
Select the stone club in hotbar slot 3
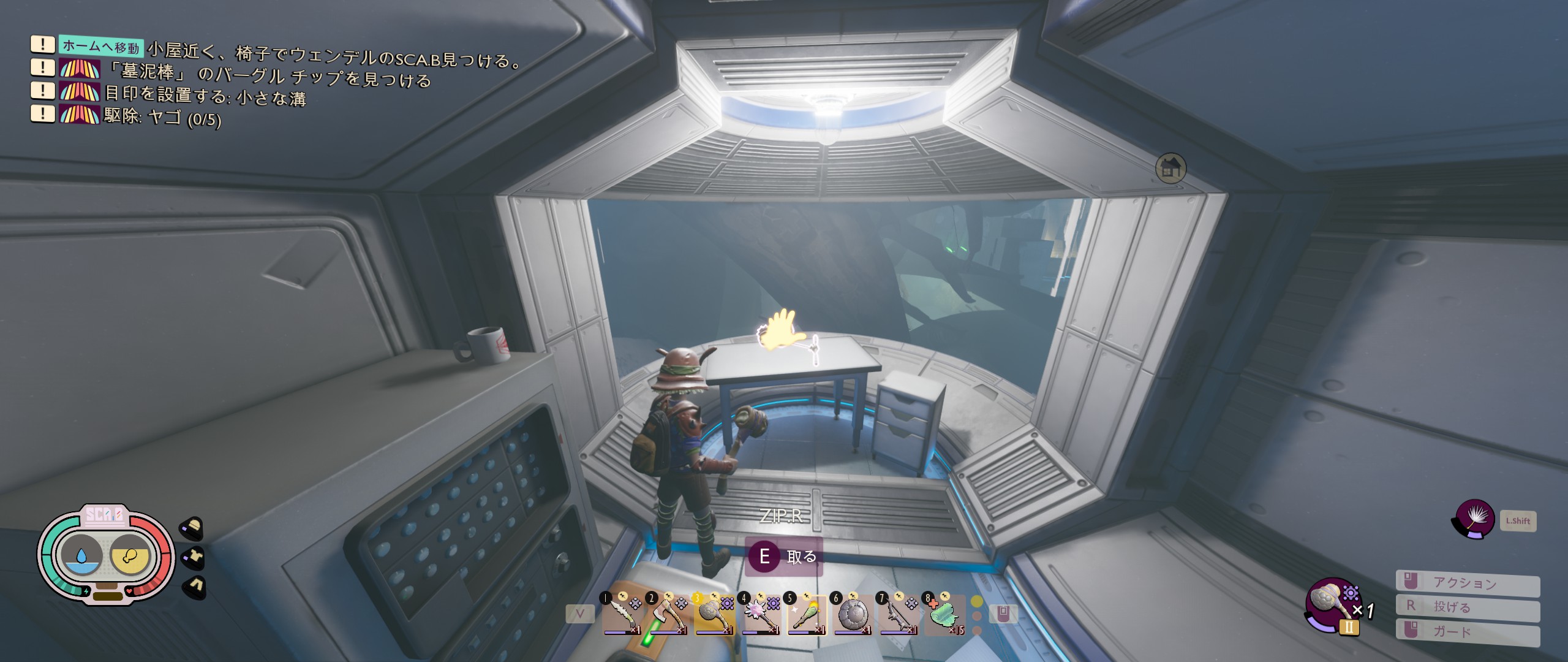coord(714,615)
